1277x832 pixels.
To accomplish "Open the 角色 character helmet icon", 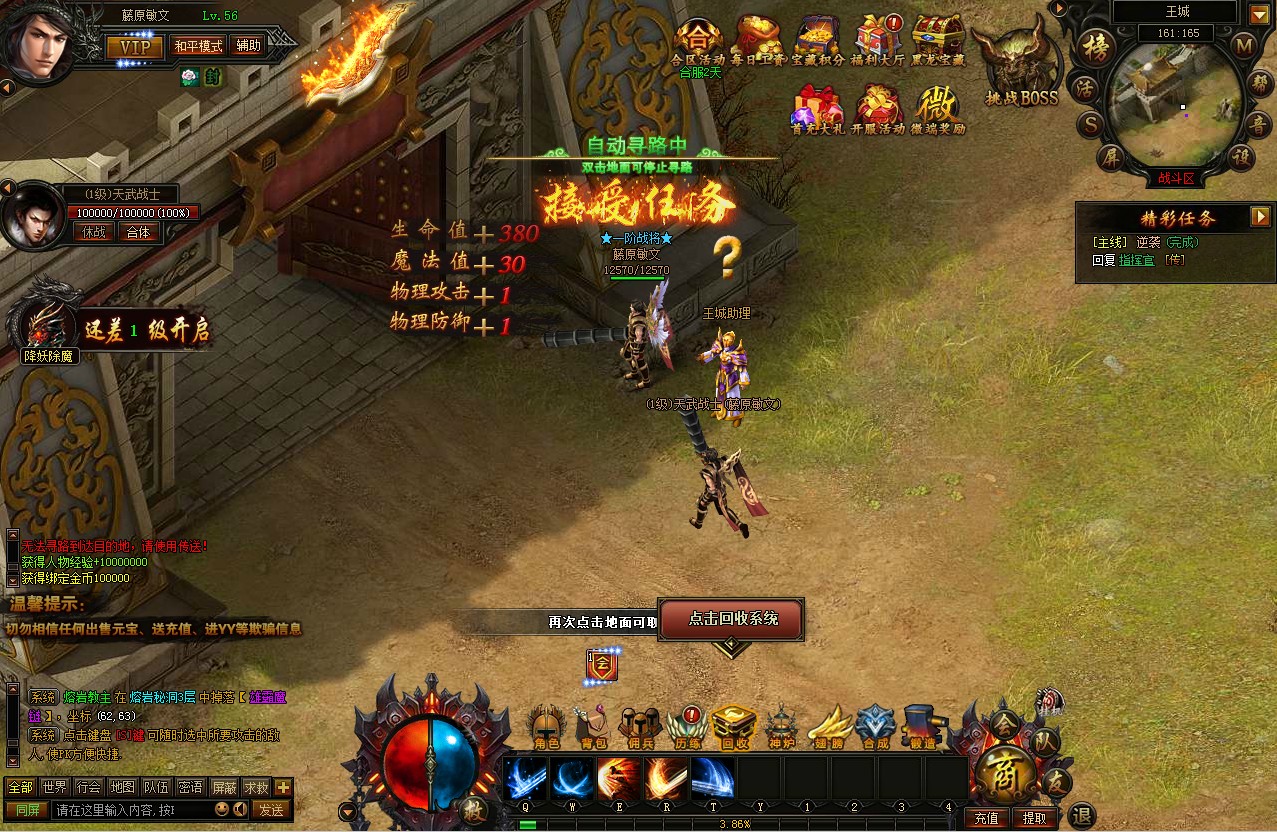I will tap(547, 727).
